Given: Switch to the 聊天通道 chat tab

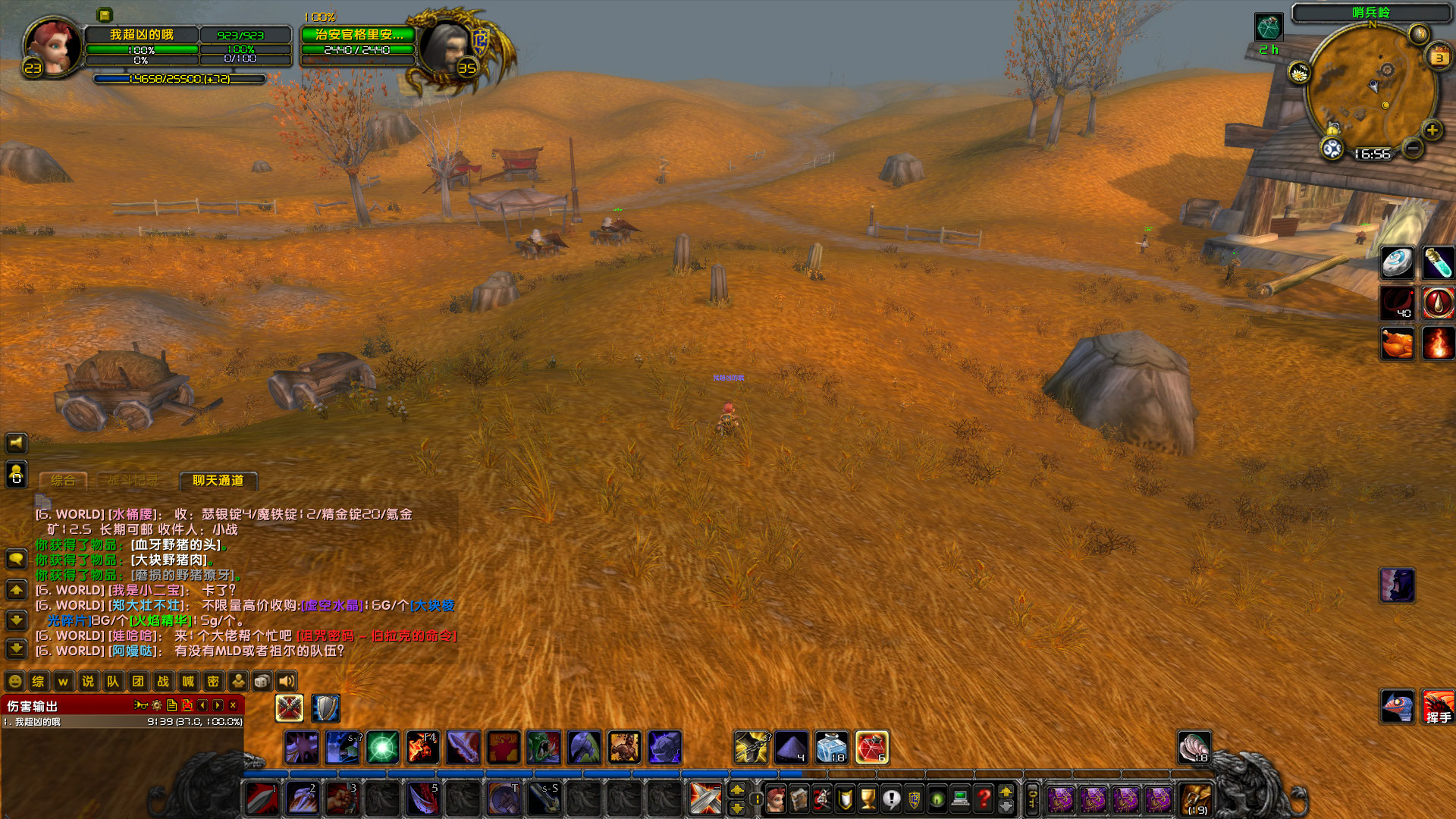Looking at the screenshot, I should (218, 481).
